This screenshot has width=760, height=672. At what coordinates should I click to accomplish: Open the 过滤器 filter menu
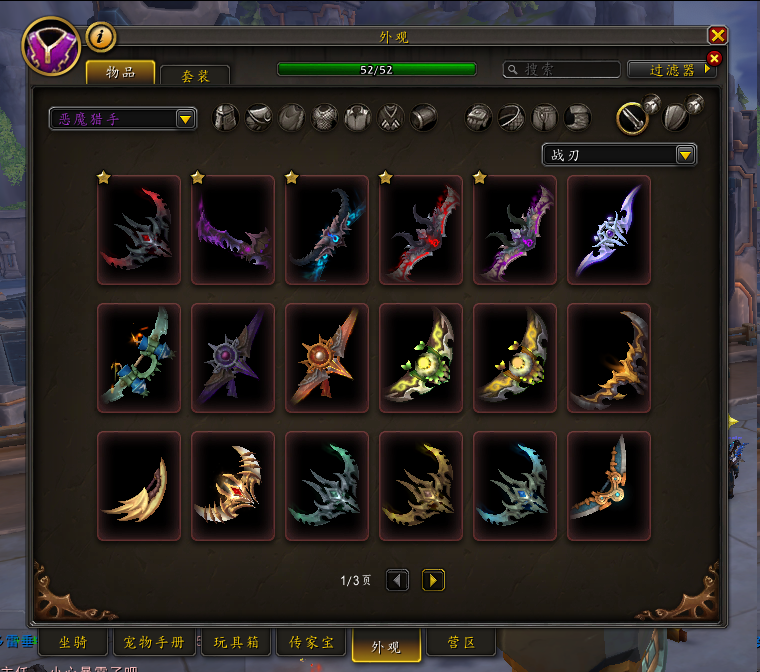click(x=672, y=69)
